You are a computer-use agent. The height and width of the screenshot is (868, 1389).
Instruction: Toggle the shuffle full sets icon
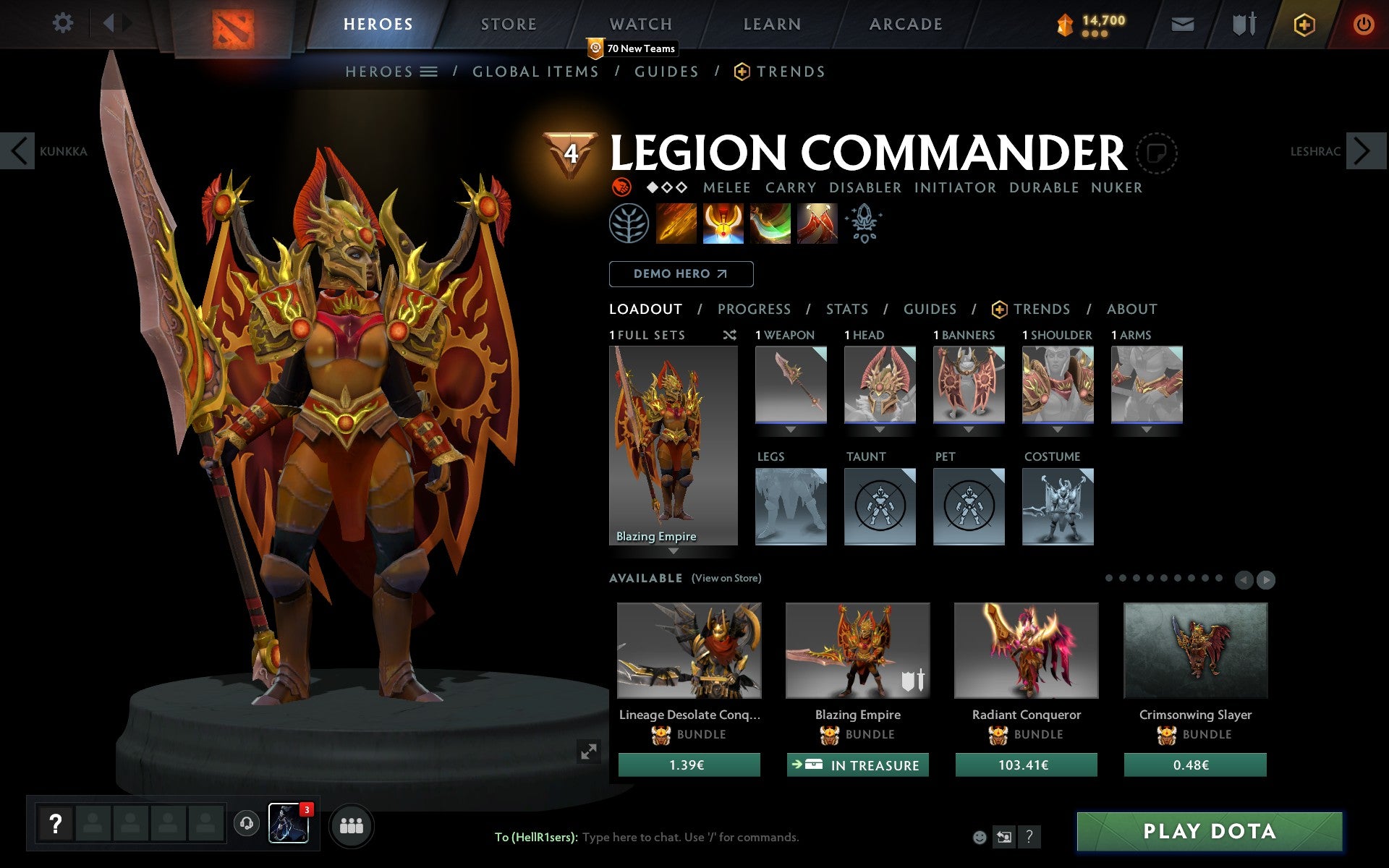[x=729, y=335]
